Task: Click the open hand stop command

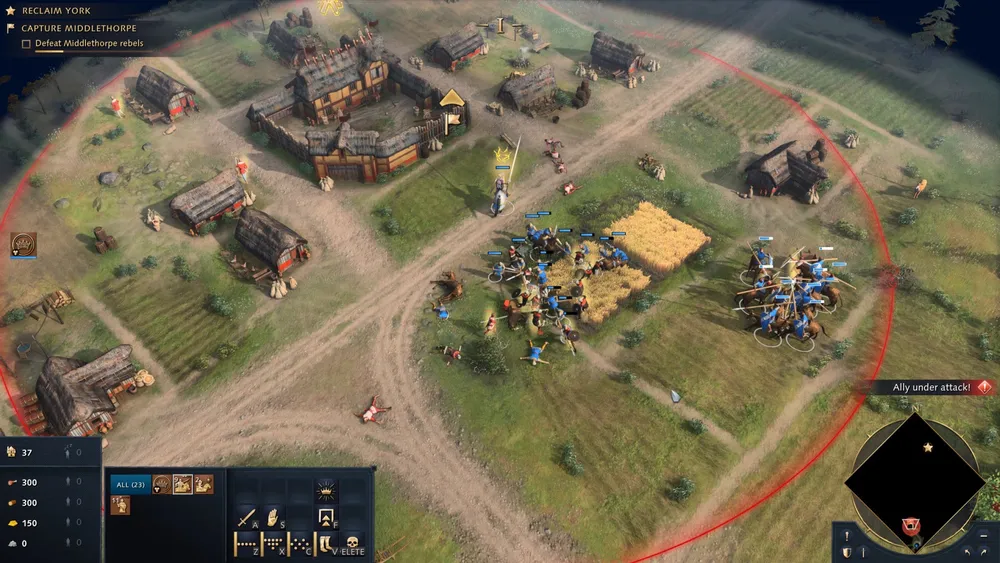Action: tap(273, 518)
